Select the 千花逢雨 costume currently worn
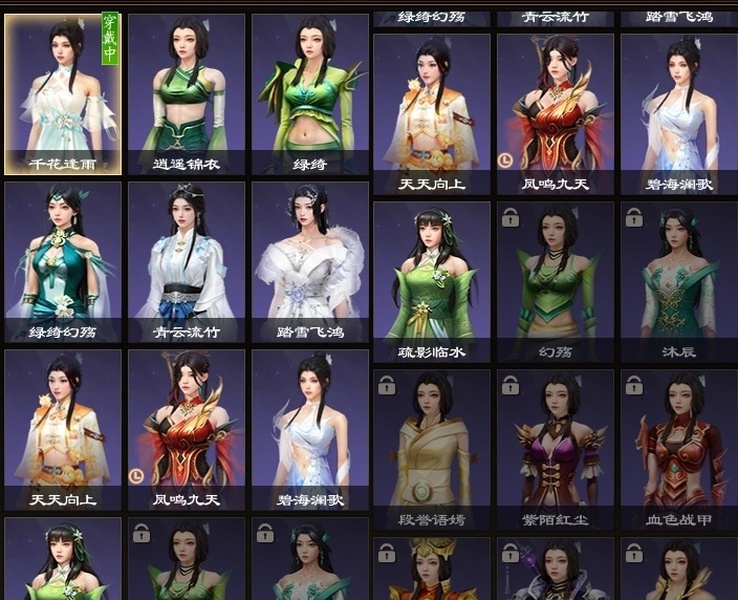The width and height of the screenshot is (738, 600). point(63,93)
